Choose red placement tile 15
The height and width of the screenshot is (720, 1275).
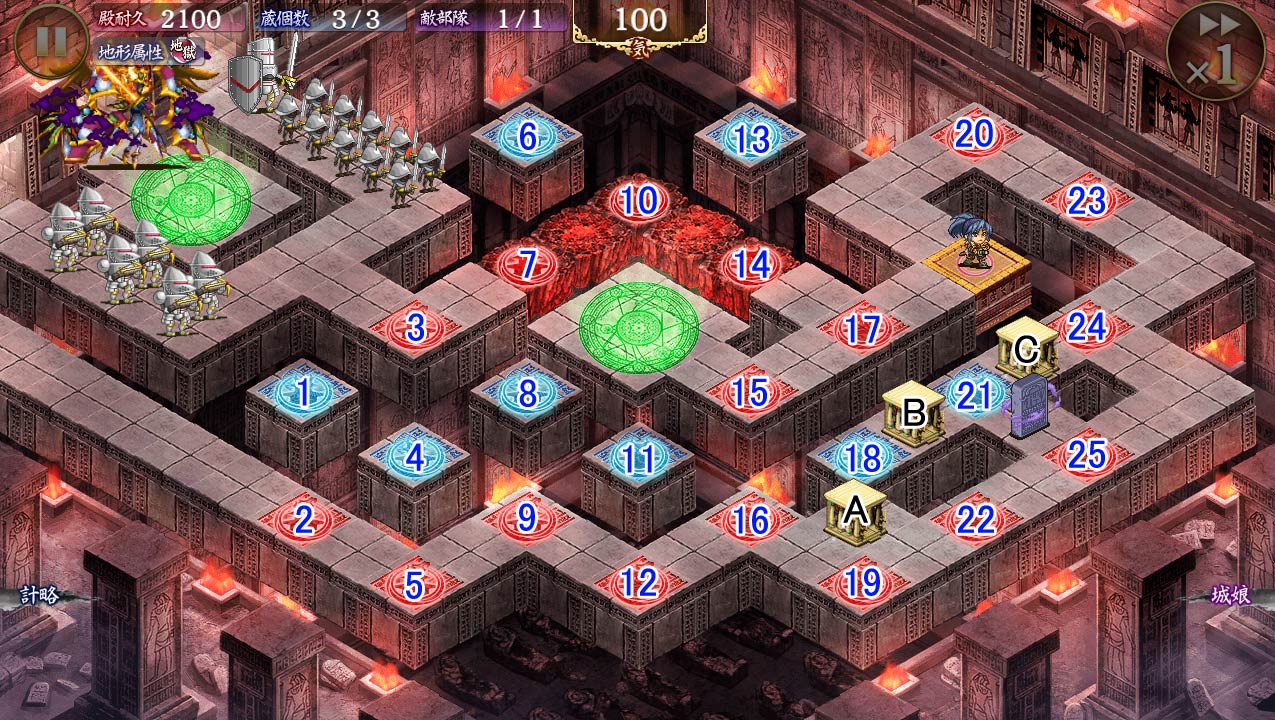point(750,393)
